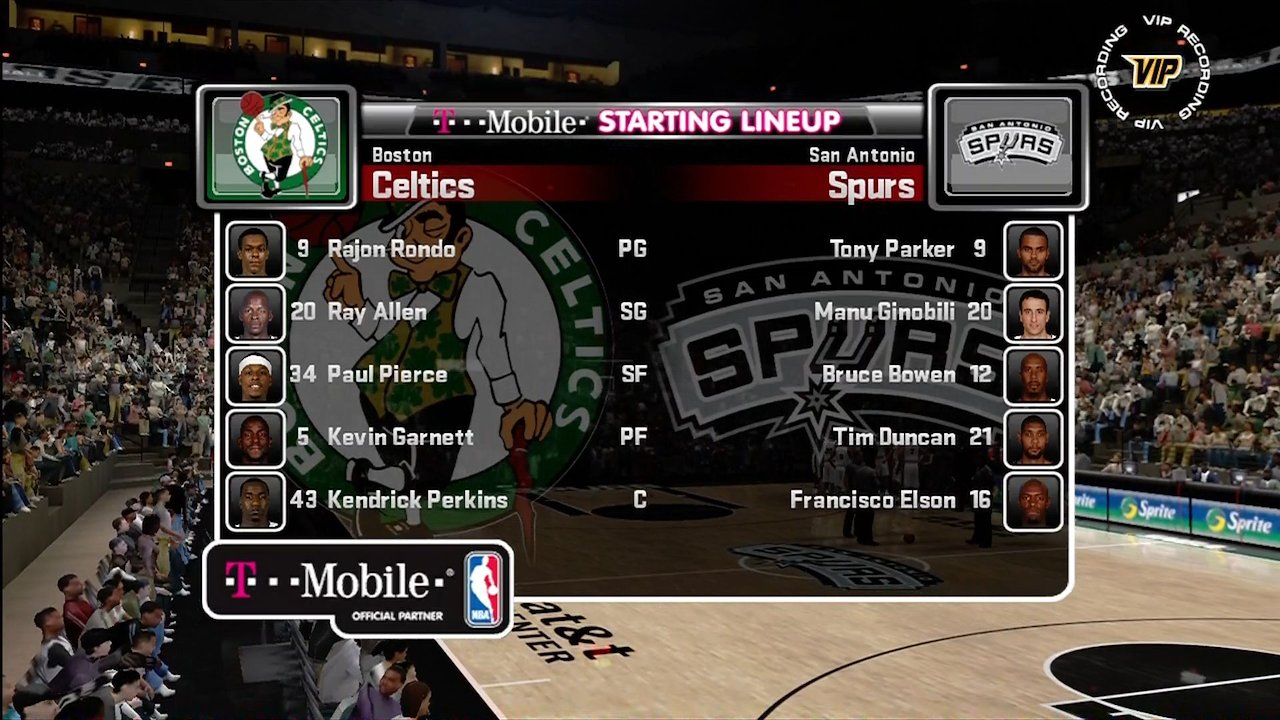Choose Ray Allen's player portrait
Viewport: 1280px width, 720px height.
pos(255,313)
